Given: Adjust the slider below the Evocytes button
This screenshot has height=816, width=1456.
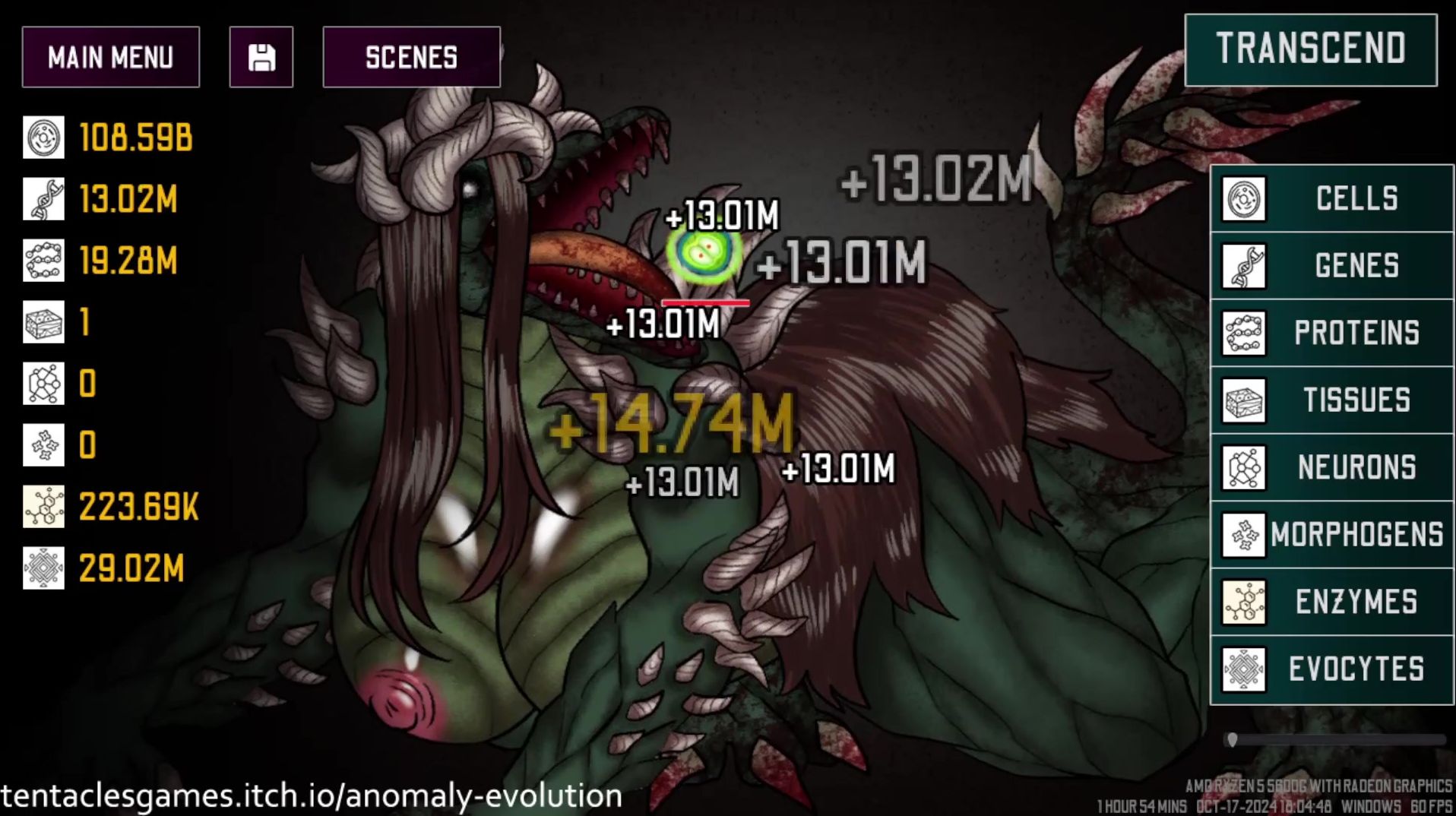Looking at the screenshot, I should 1233,739.
